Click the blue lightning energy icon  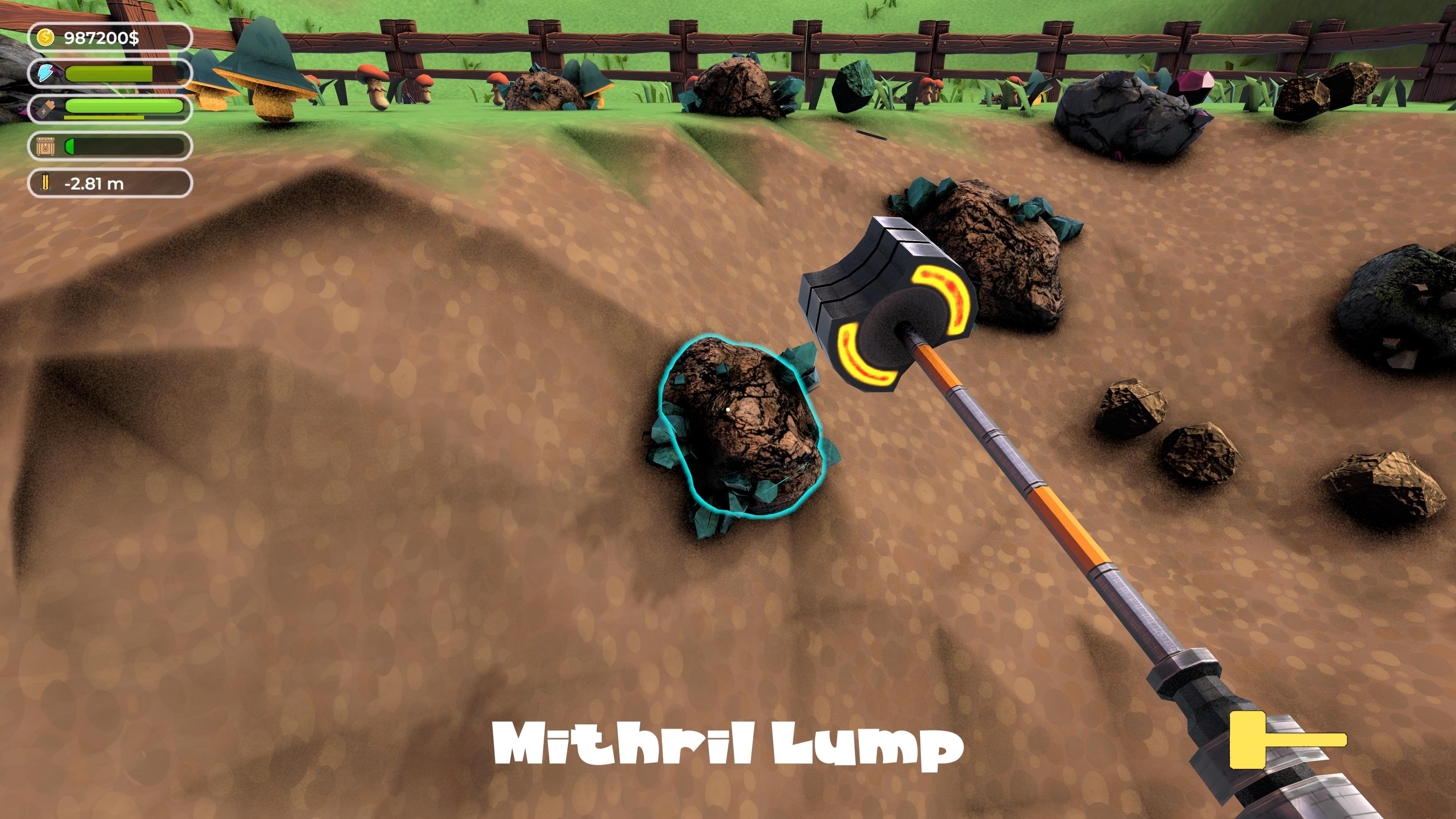(46, 73)
